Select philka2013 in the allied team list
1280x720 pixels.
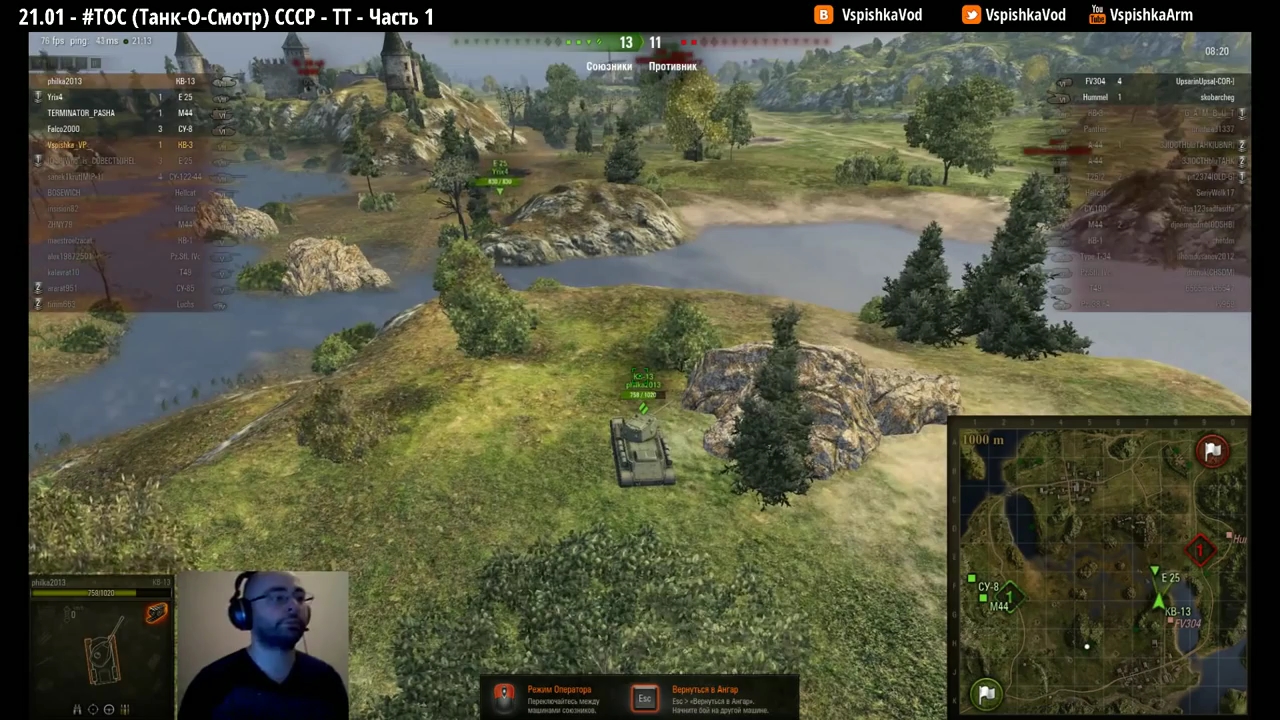120,81
